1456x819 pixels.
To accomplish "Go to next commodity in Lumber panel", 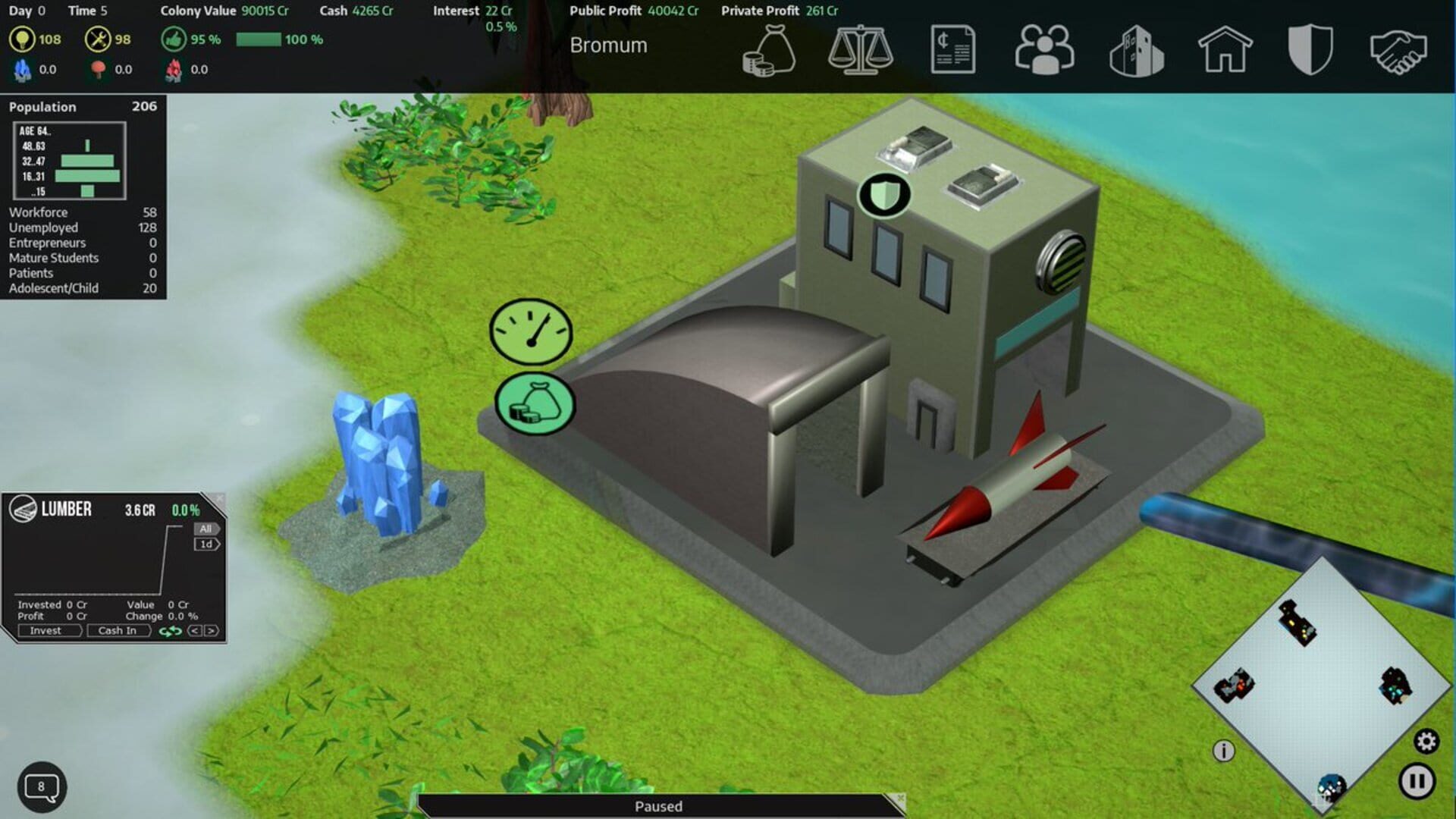I will 212,631.
